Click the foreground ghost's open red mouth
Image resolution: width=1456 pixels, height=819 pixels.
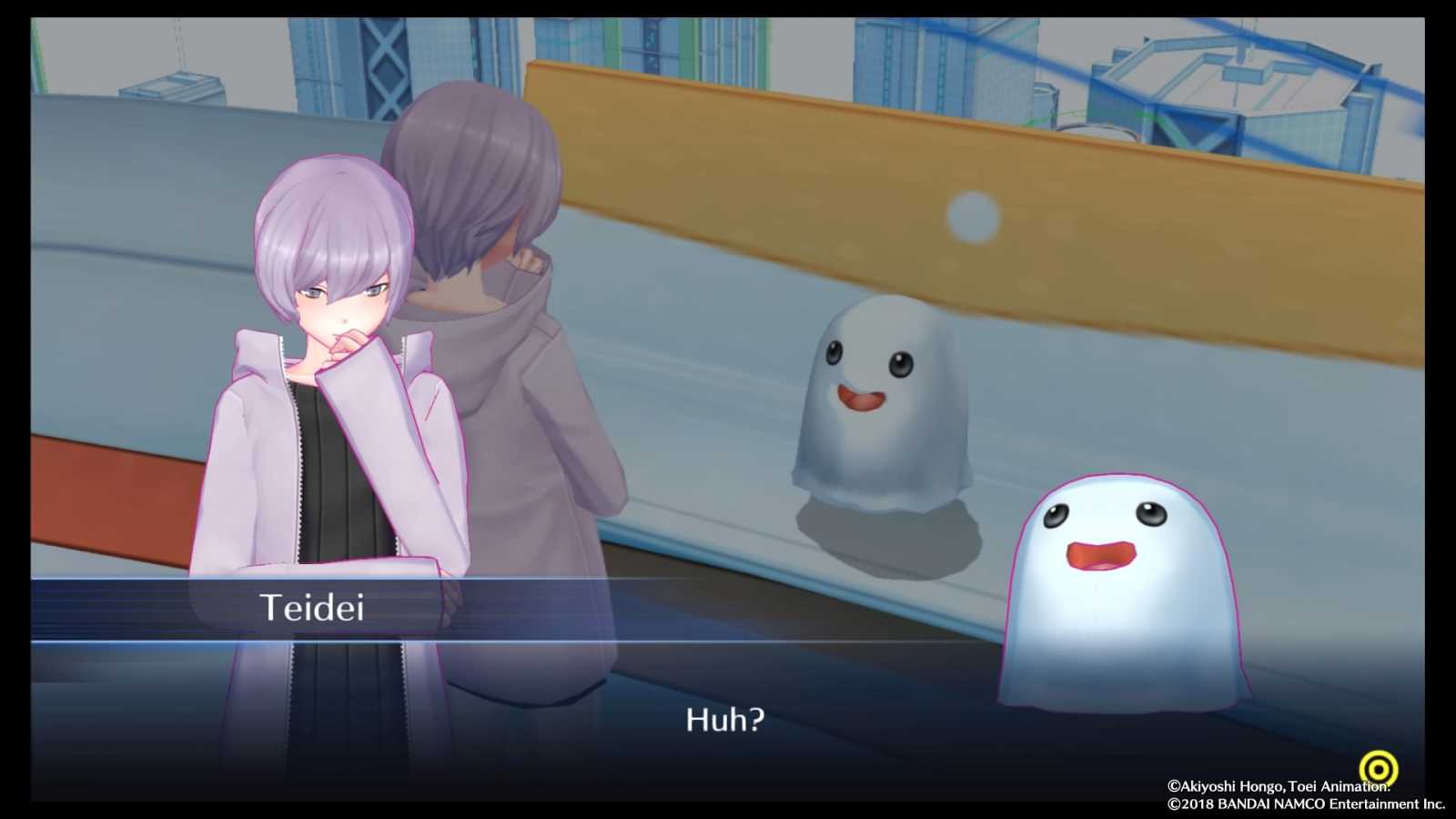[x=1101, y=555]
